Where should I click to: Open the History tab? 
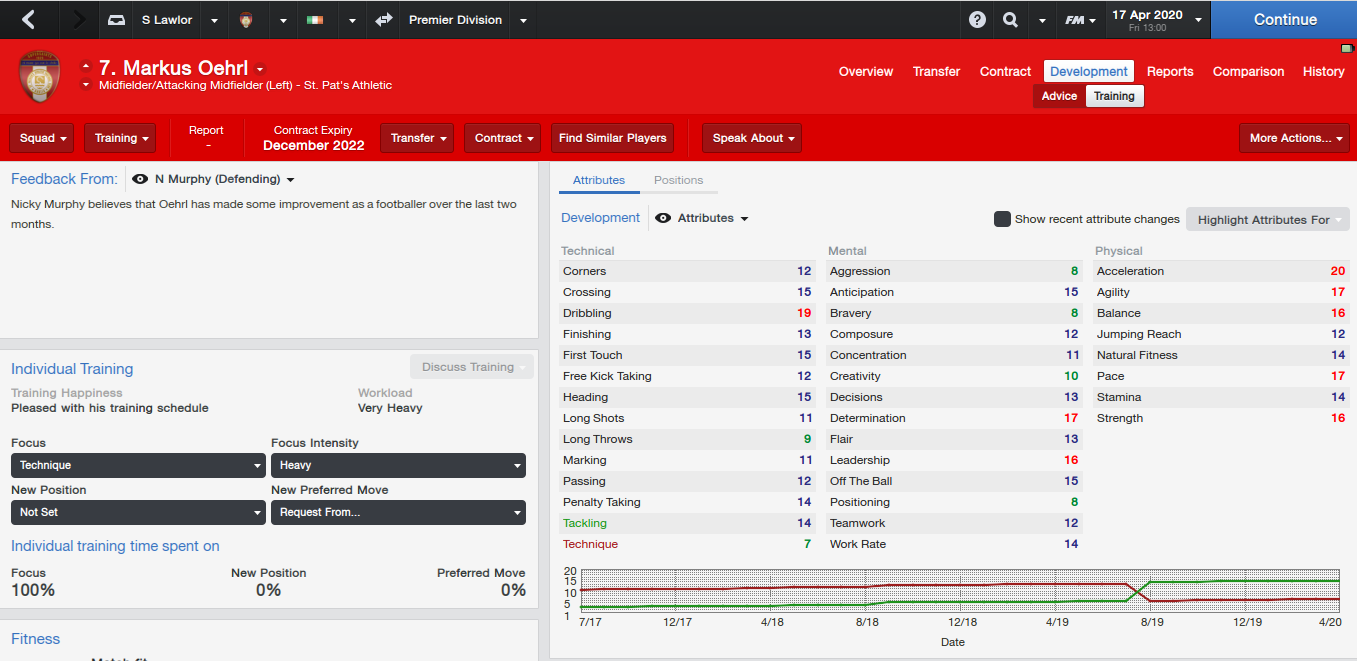tap(1323, 71)
